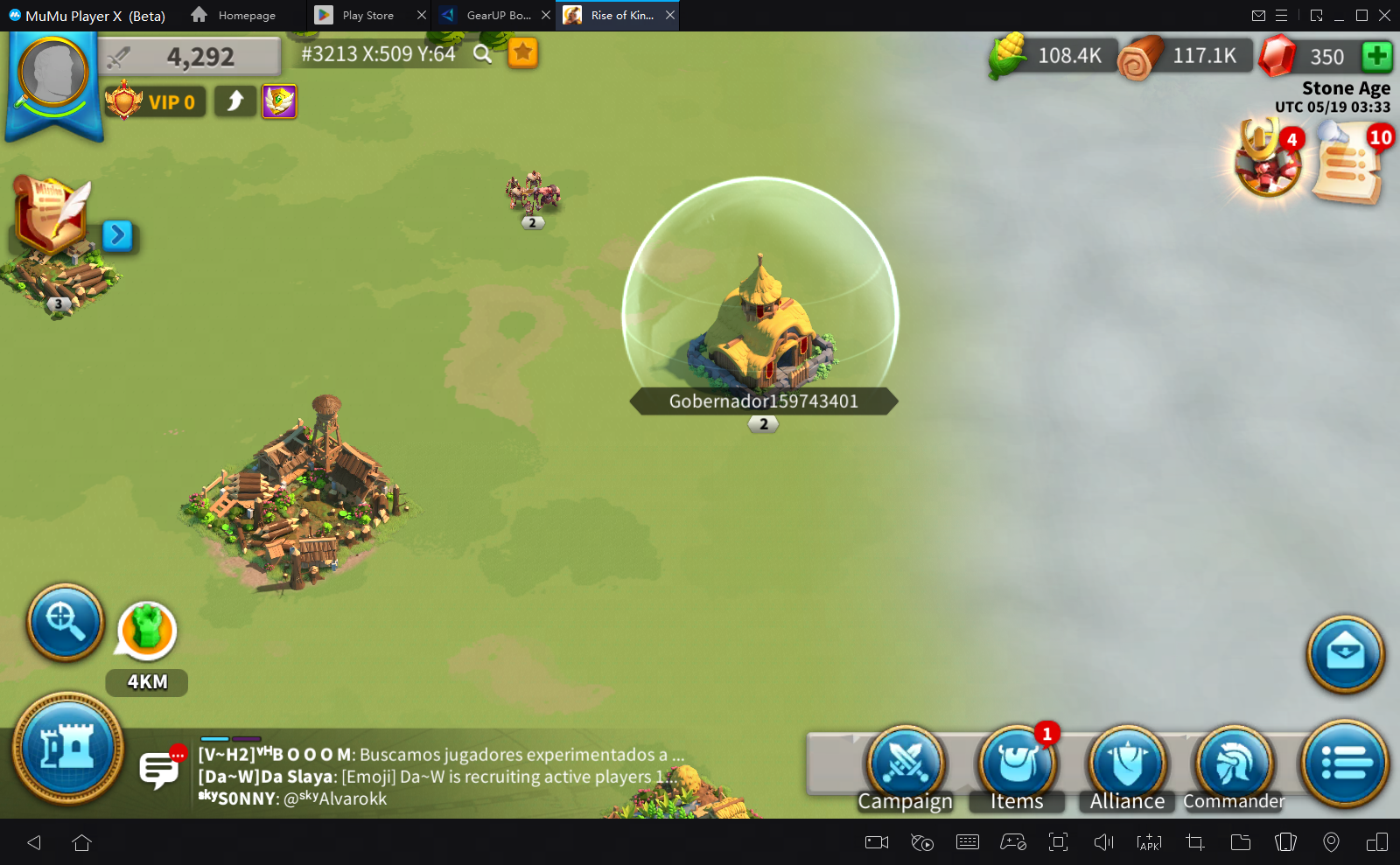Image resolution: width=1400 pixels, height=865 pixels.
Task: Return to city with castle button
Action: [x=67, y=749]
